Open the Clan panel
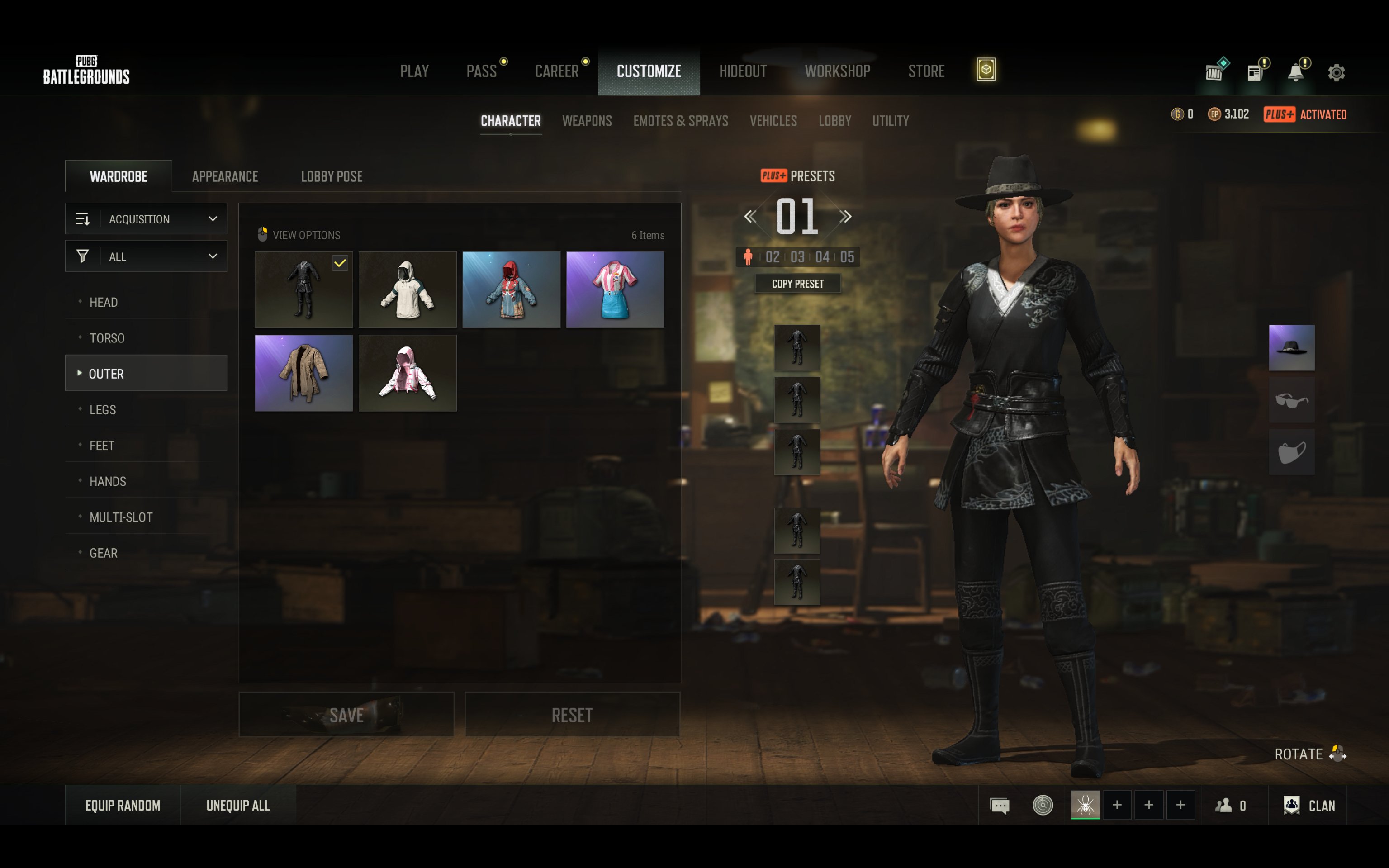The height and width of the screenshot is (868, 1389). point(1310,806)
